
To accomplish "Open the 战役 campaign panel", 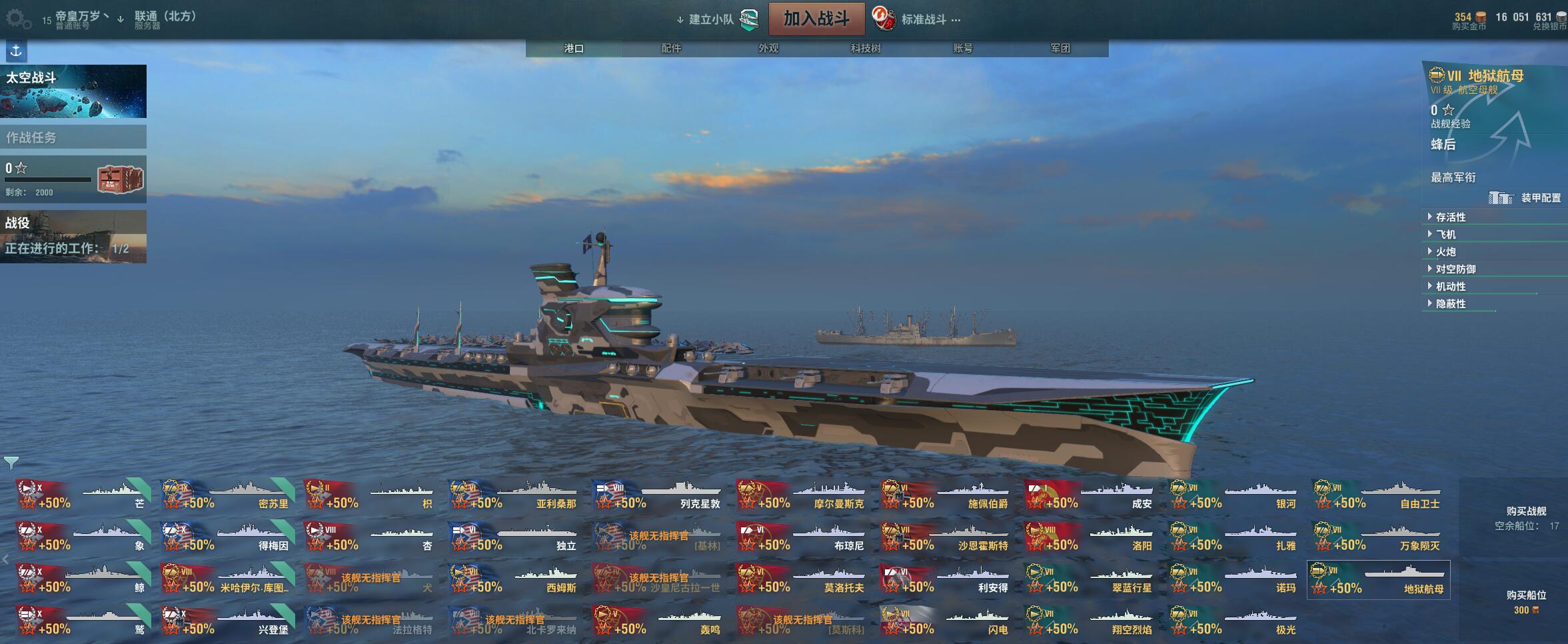I will click(73, 237).
